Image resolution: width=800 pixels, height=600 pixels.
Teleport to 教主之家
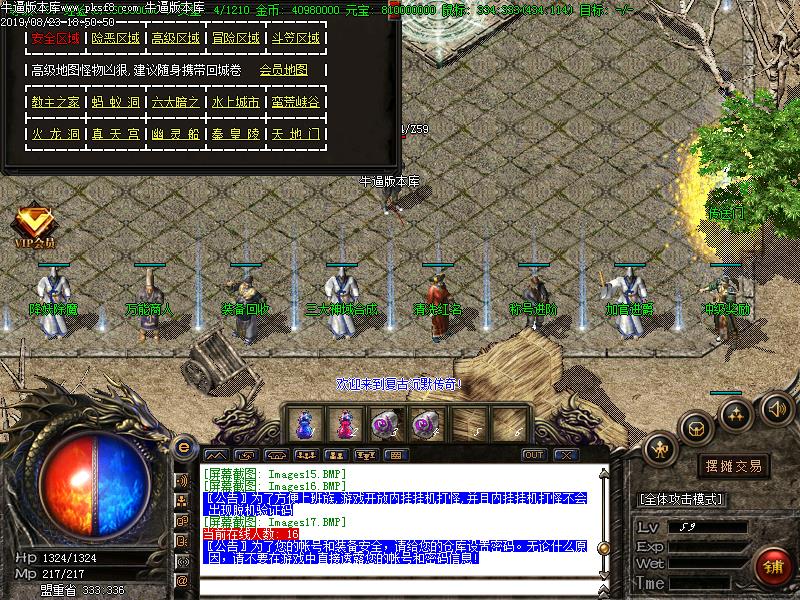pyautogui.click(x=55, y=102)
